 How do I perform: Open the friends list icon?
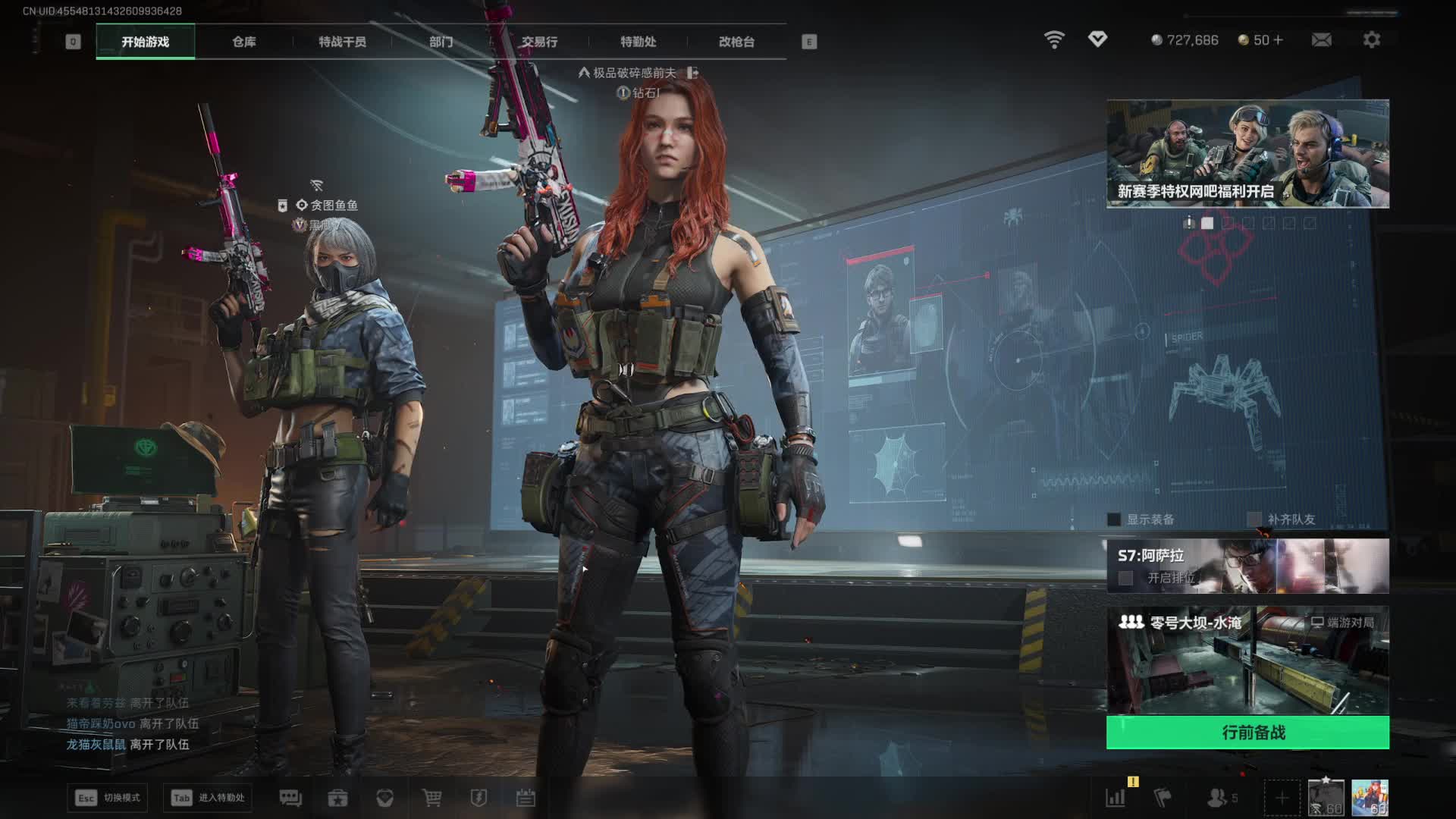tap(1218, 798)
